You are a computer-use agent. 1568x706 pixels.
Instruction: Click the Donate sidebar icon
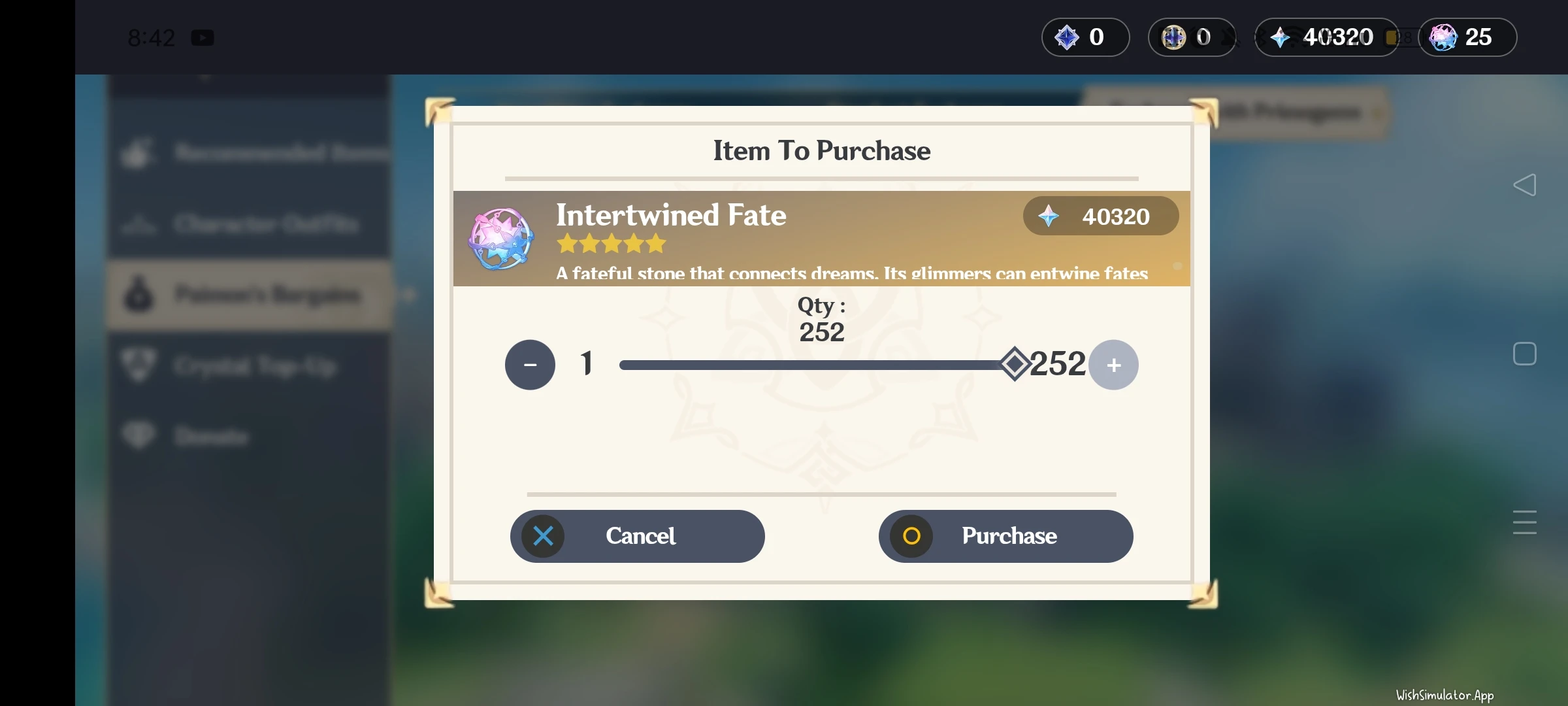139,435
